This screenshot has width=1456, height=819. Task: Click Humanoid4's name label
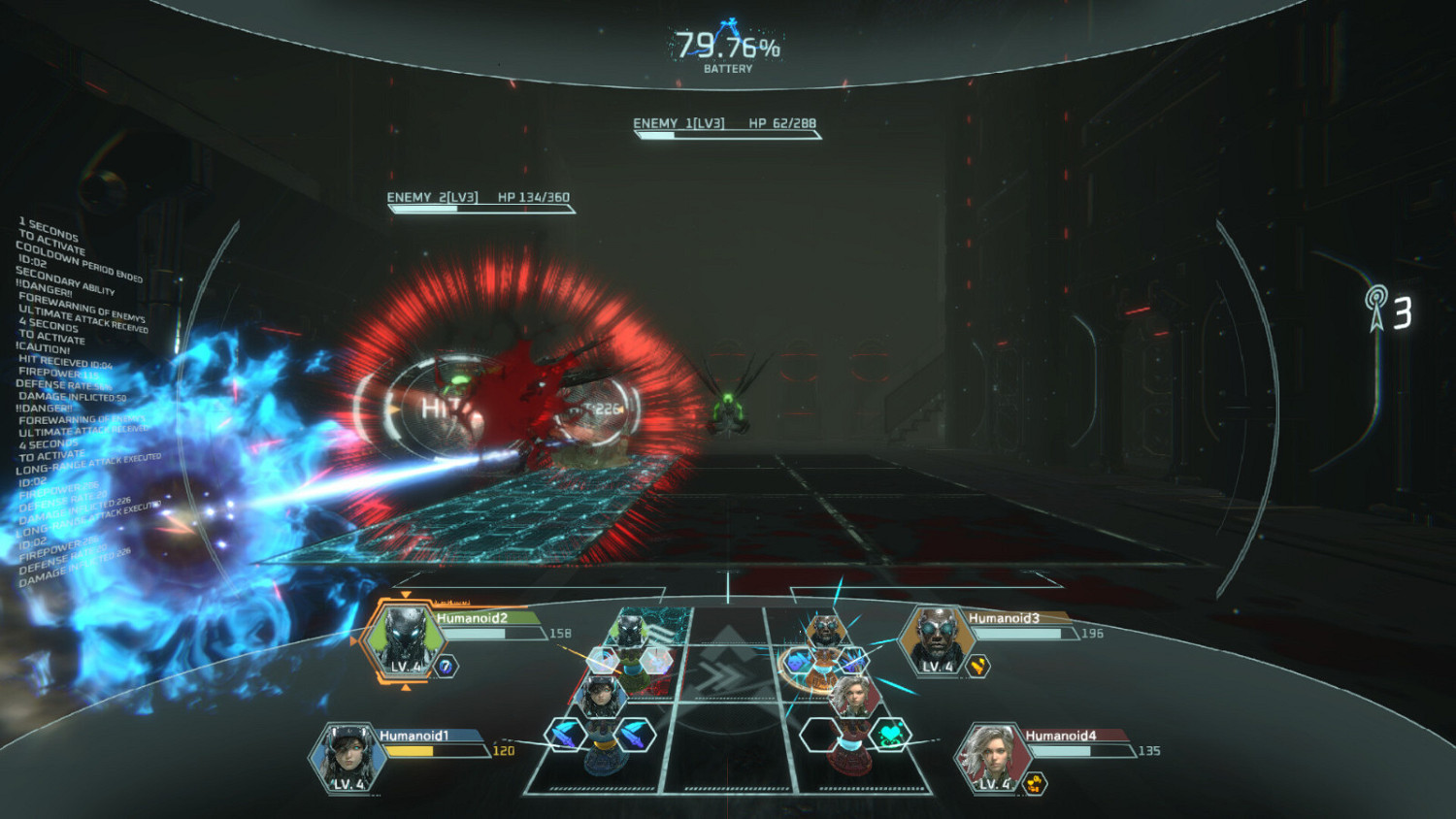(1063, 736)
